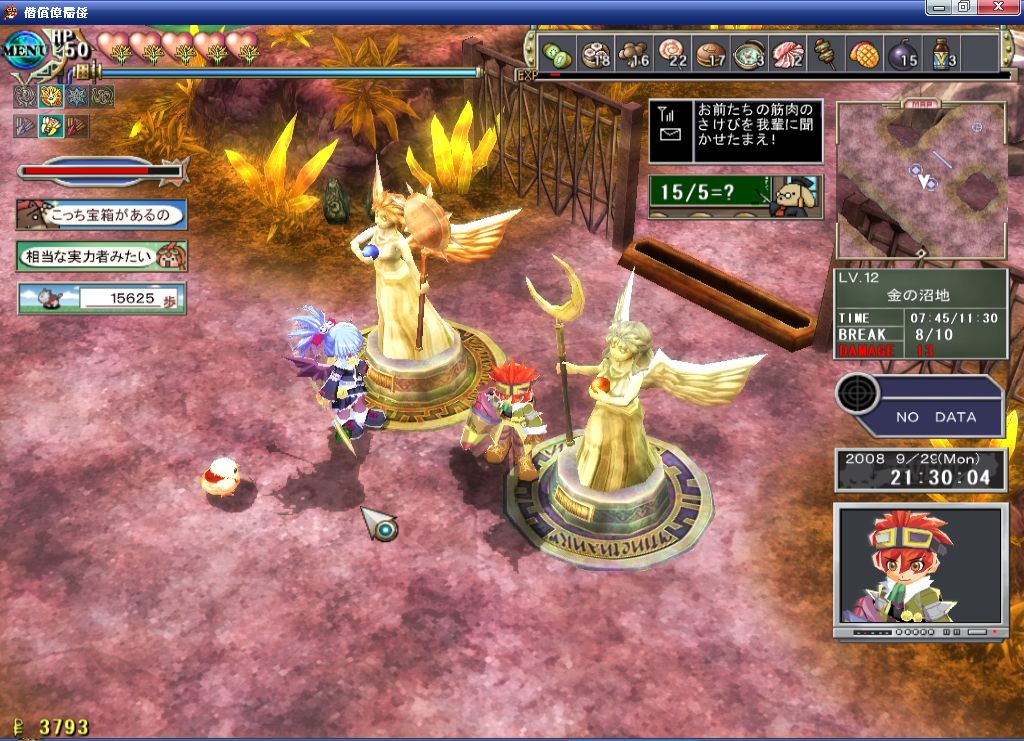Image resolution: width=1024 pixels, height=741 pixels.
Task: Choose the highlighted yellow arrows icon
Action: pos(50,126)
